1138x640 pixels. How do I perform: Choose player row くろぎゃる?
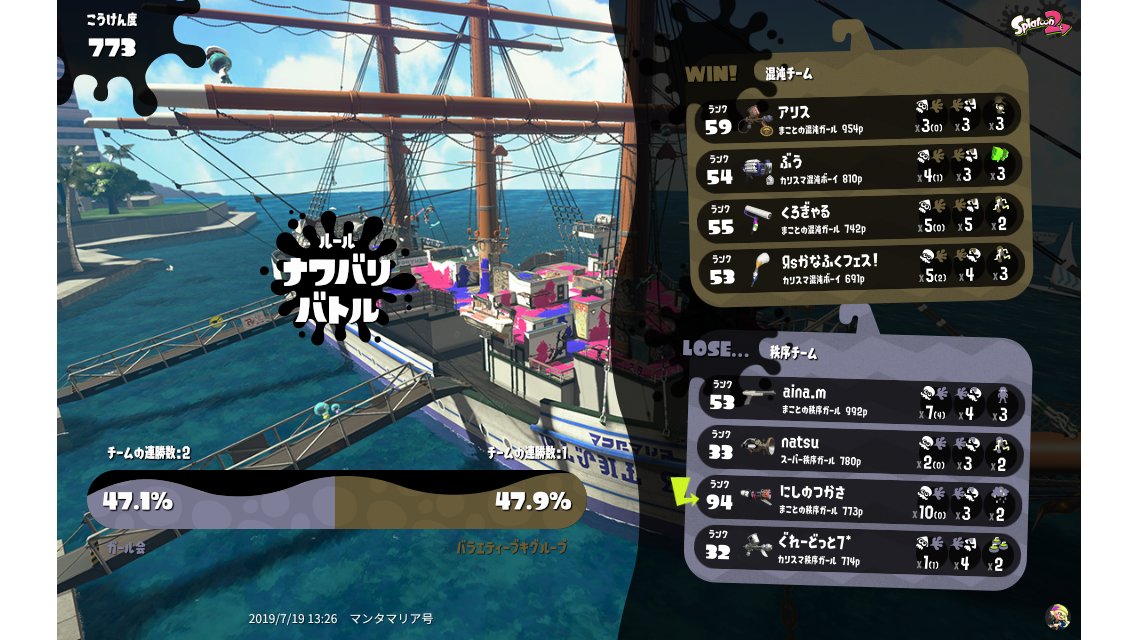tap(860, 217)
